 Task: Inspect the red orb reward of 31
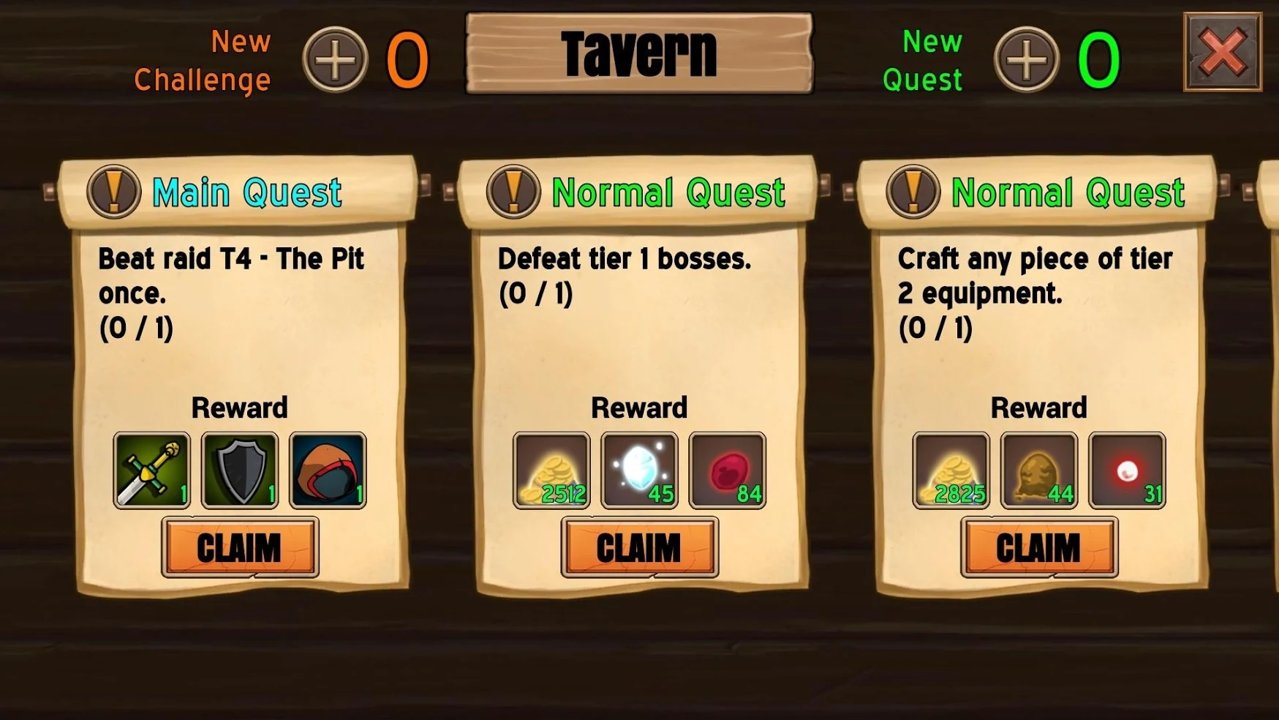click(1127, 470)
